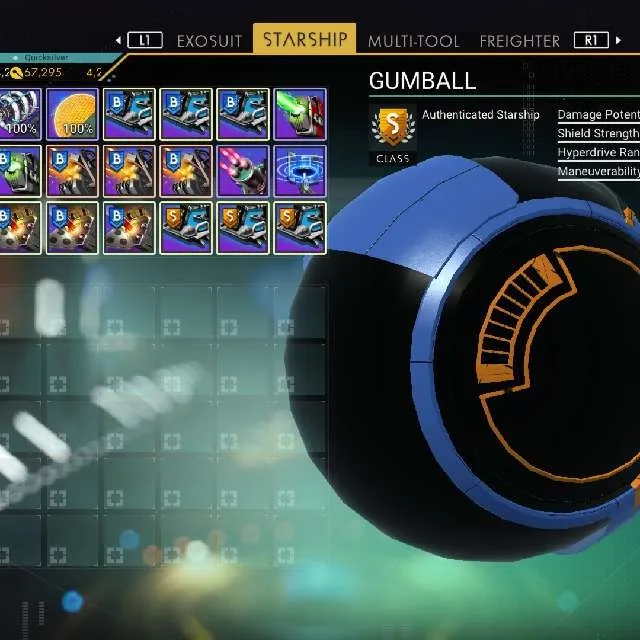Select the green beam weapon slot
The width and height of the screenshot is (640, 640).
click(300, 114)
